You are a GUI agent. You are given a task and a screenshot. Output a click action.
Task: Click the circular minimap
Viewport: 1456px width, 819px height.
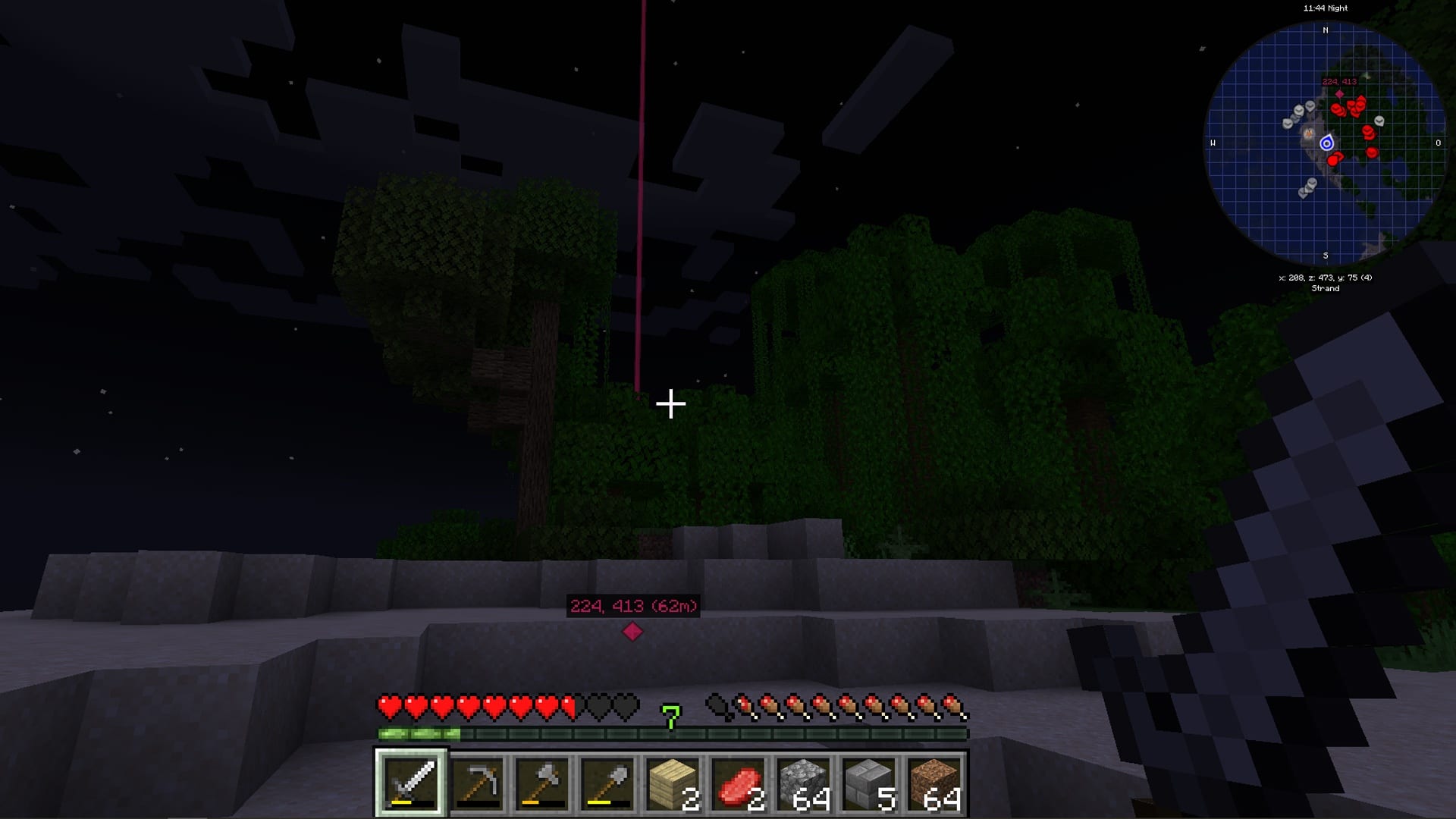(1326, 143)
